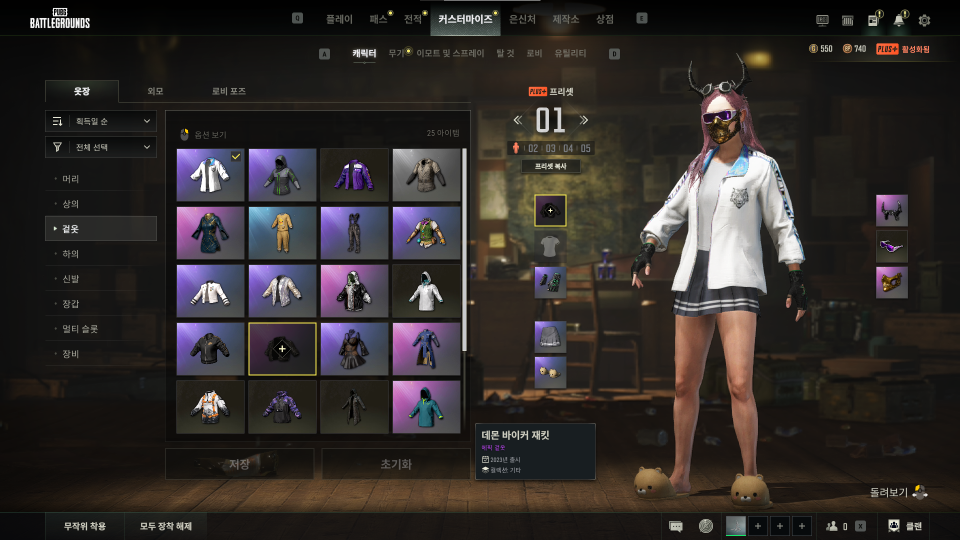The image size is (960, 540).
Task: Switch to the 로비 포즈 tab
Action: tap(228, 91)
